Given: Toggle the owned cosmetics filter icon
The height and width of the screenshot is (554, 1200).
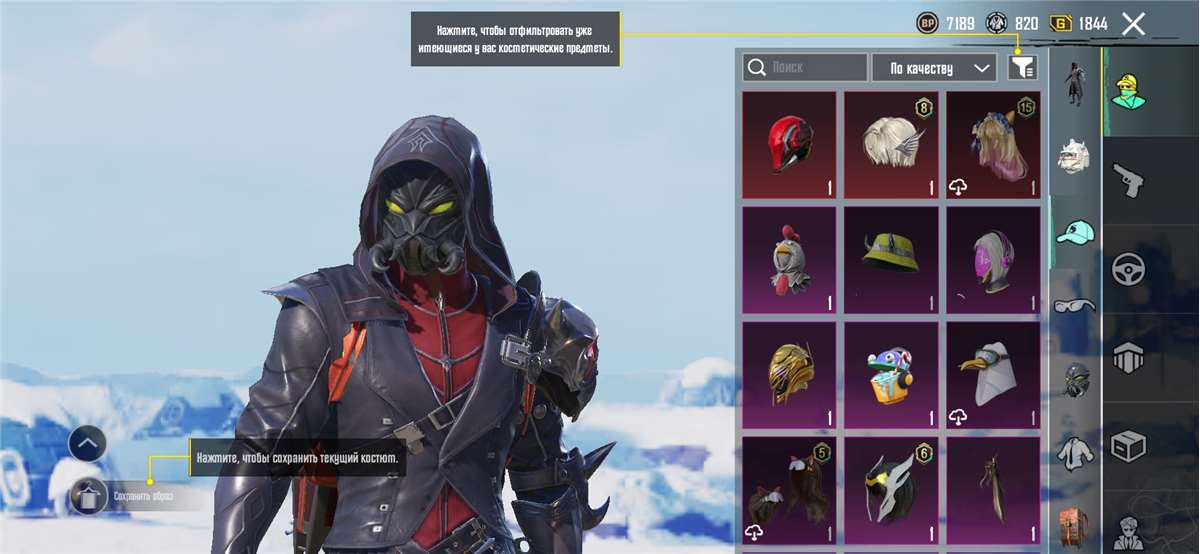Looking at the screenshot, I should (1022, 67).
